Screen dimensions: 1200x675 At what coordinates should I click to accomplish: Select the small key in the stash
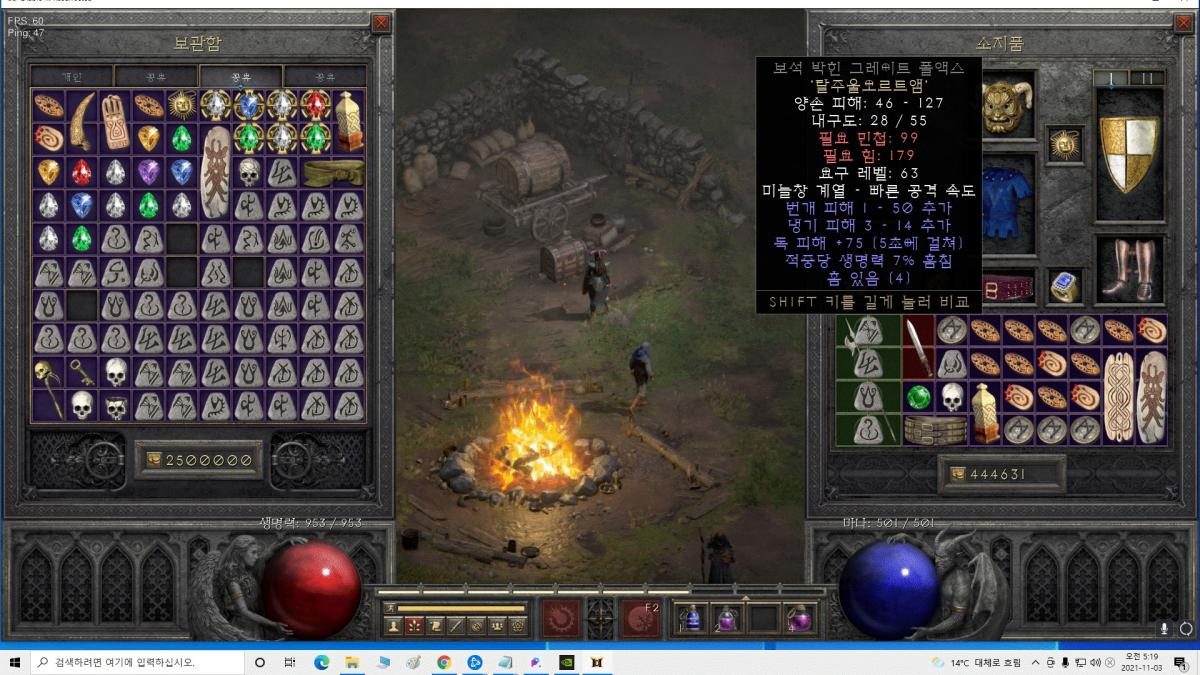(82, 372)
